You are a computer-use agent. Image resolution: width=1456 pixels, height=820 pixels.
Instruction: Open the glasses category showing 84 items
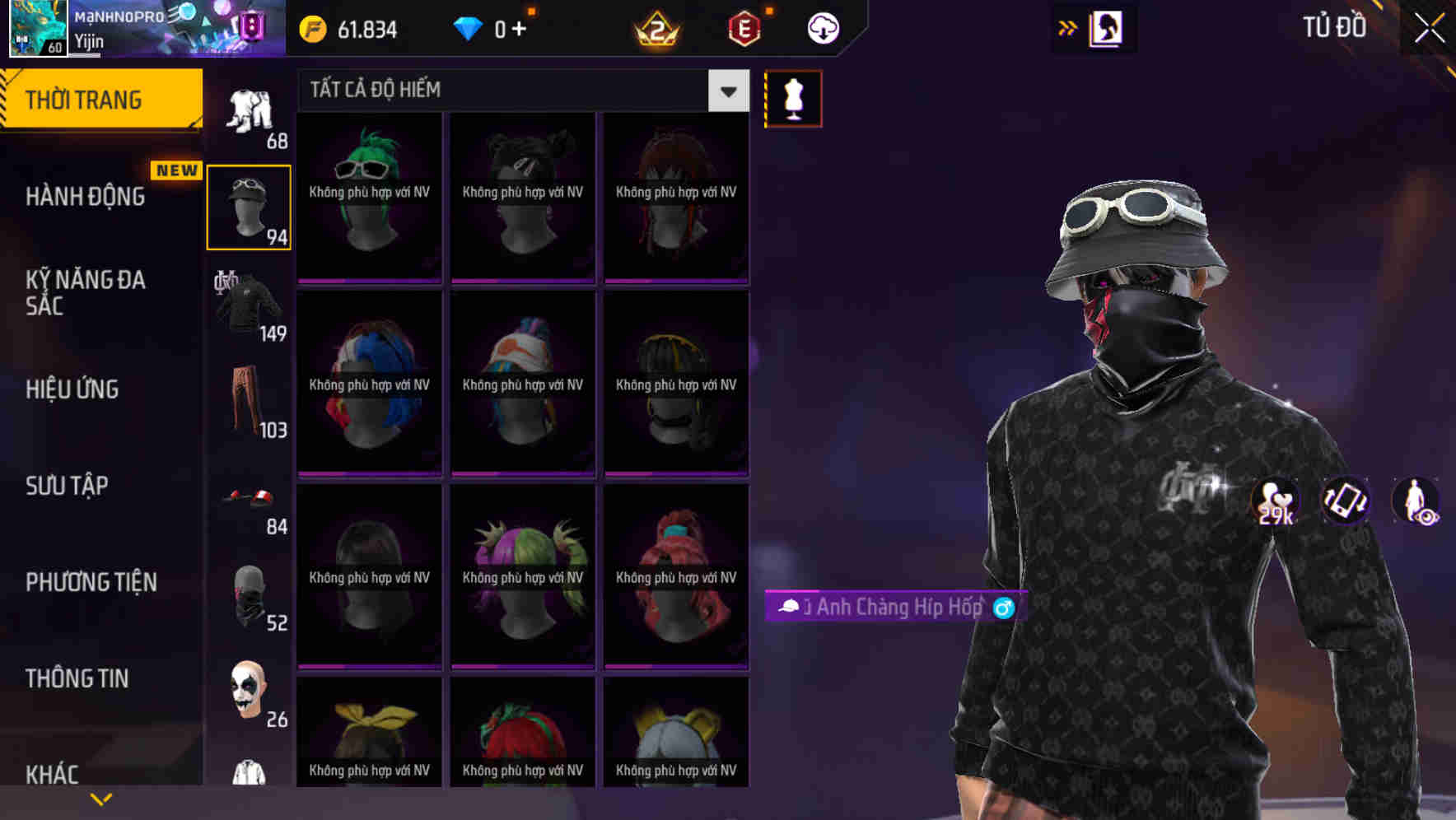247,499
